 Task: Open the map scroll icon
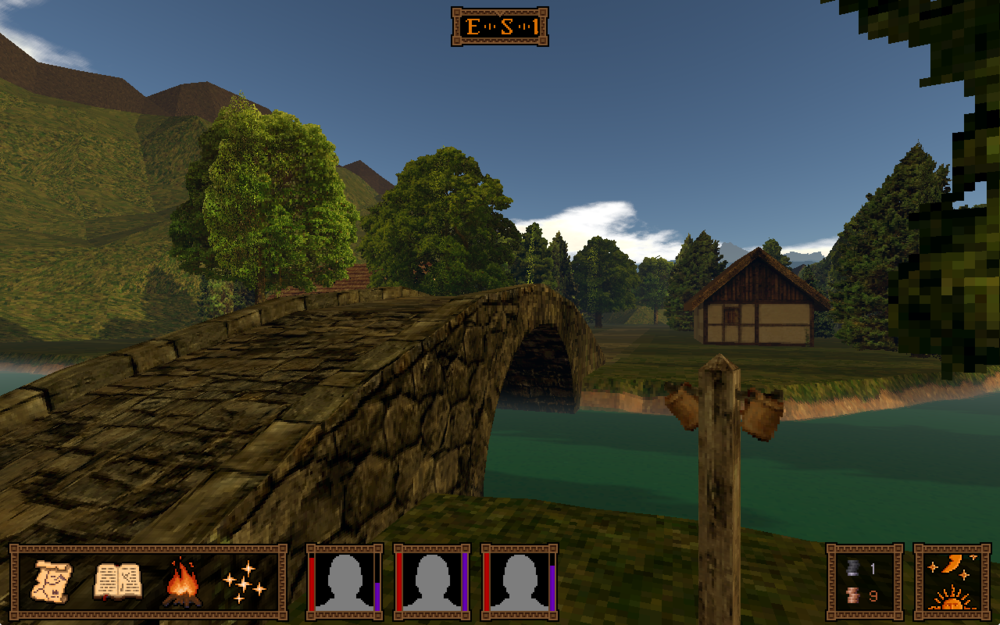pos(53,582)
